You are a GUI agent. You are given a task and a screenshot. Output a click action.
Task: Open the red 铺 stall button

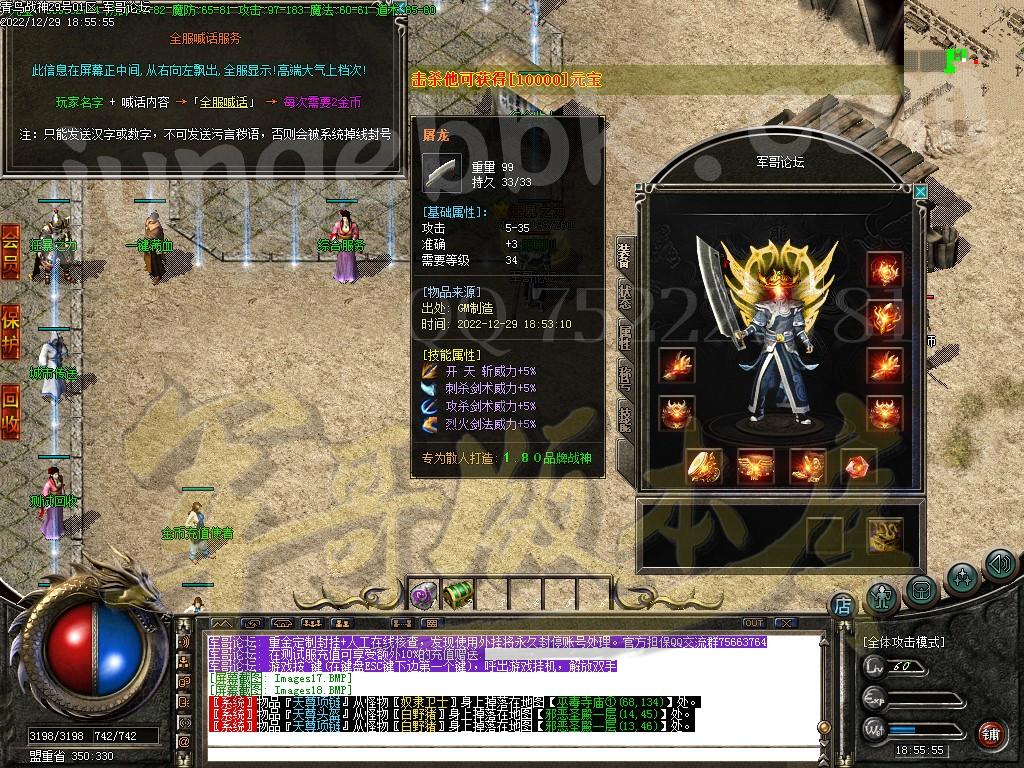pos(990,733)
